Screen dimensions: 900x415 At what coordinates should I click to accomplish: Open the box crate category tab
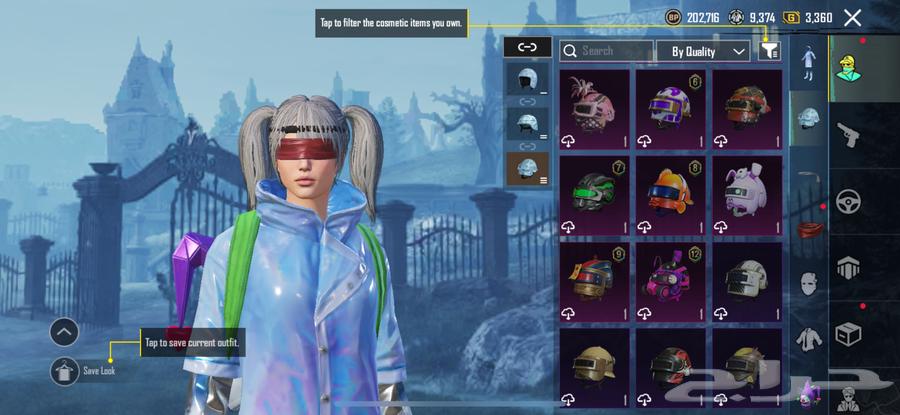848,333
